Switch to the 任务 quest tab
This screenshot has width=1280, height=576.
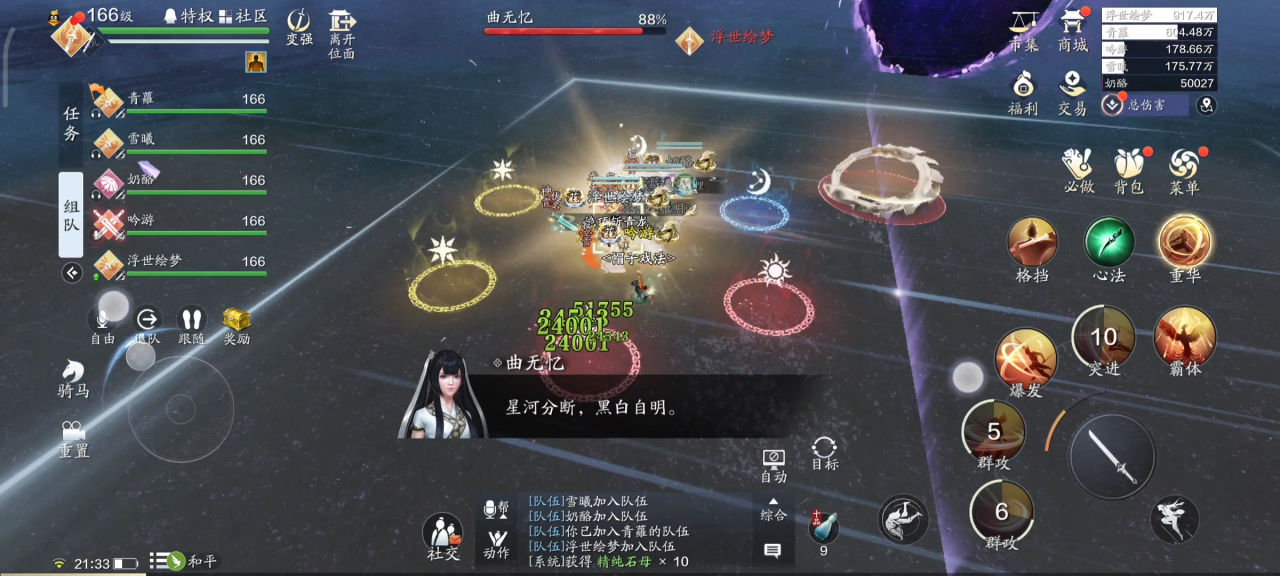71,125
